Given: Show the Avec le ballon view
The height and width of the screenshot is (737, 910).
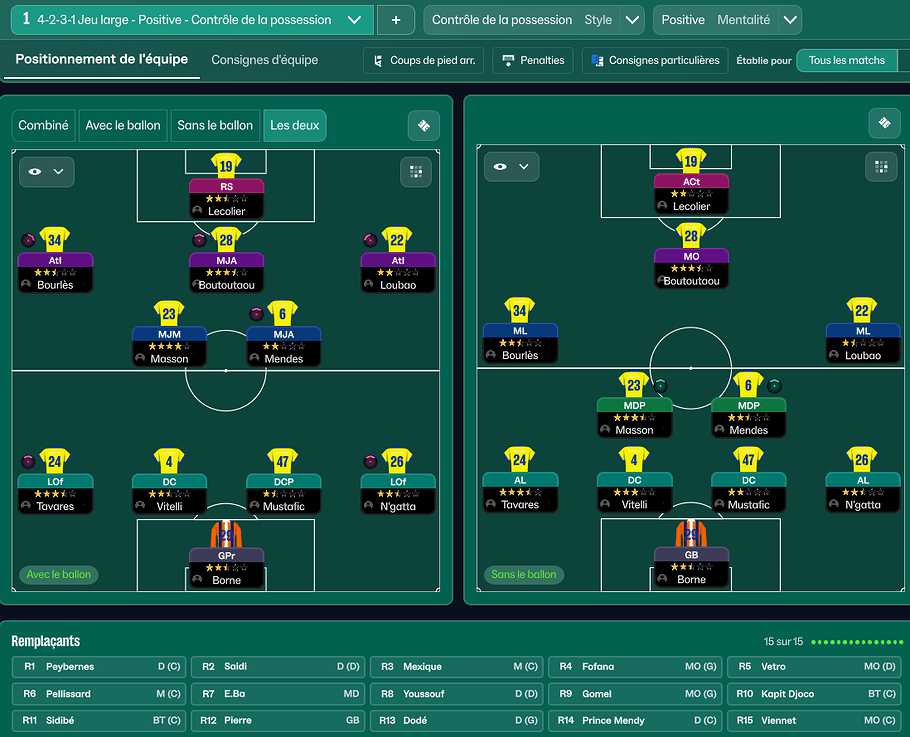Looking at the screenshot, I should coord(123,126).
